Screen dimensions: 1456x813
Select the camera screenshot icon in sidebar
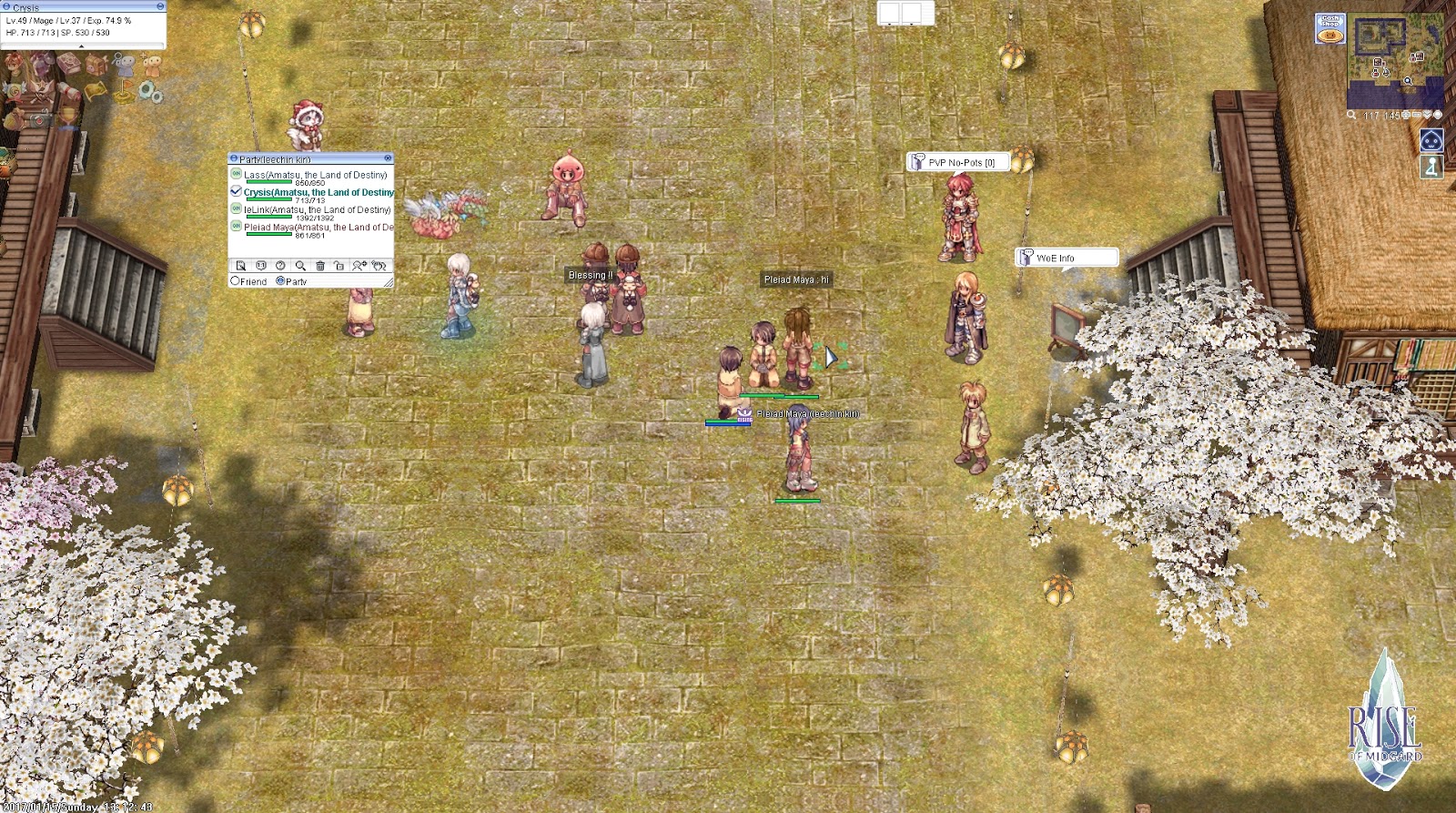[x=41, y=118]
